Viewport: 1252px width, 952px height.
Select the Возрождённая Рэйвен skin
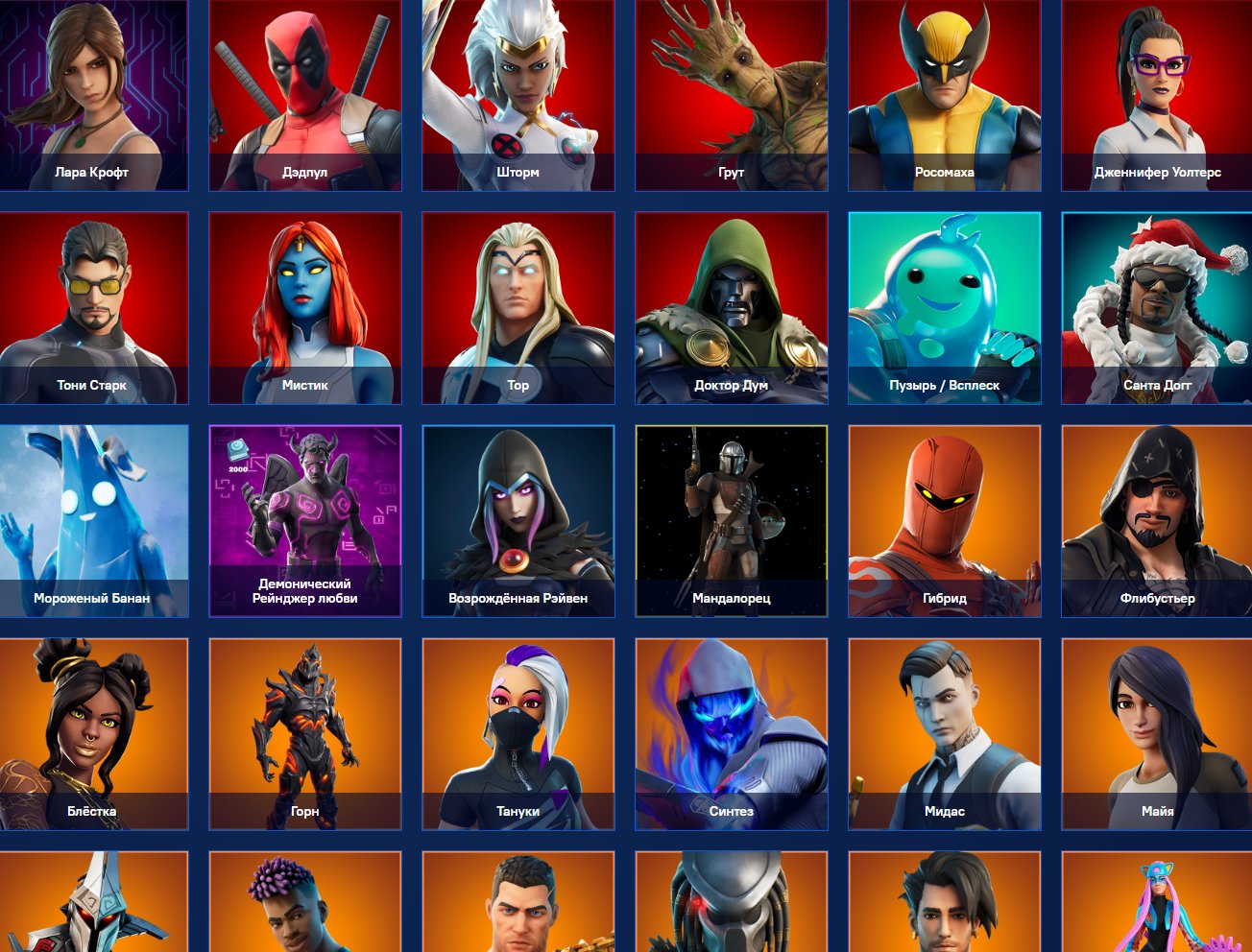click(518, 520)
